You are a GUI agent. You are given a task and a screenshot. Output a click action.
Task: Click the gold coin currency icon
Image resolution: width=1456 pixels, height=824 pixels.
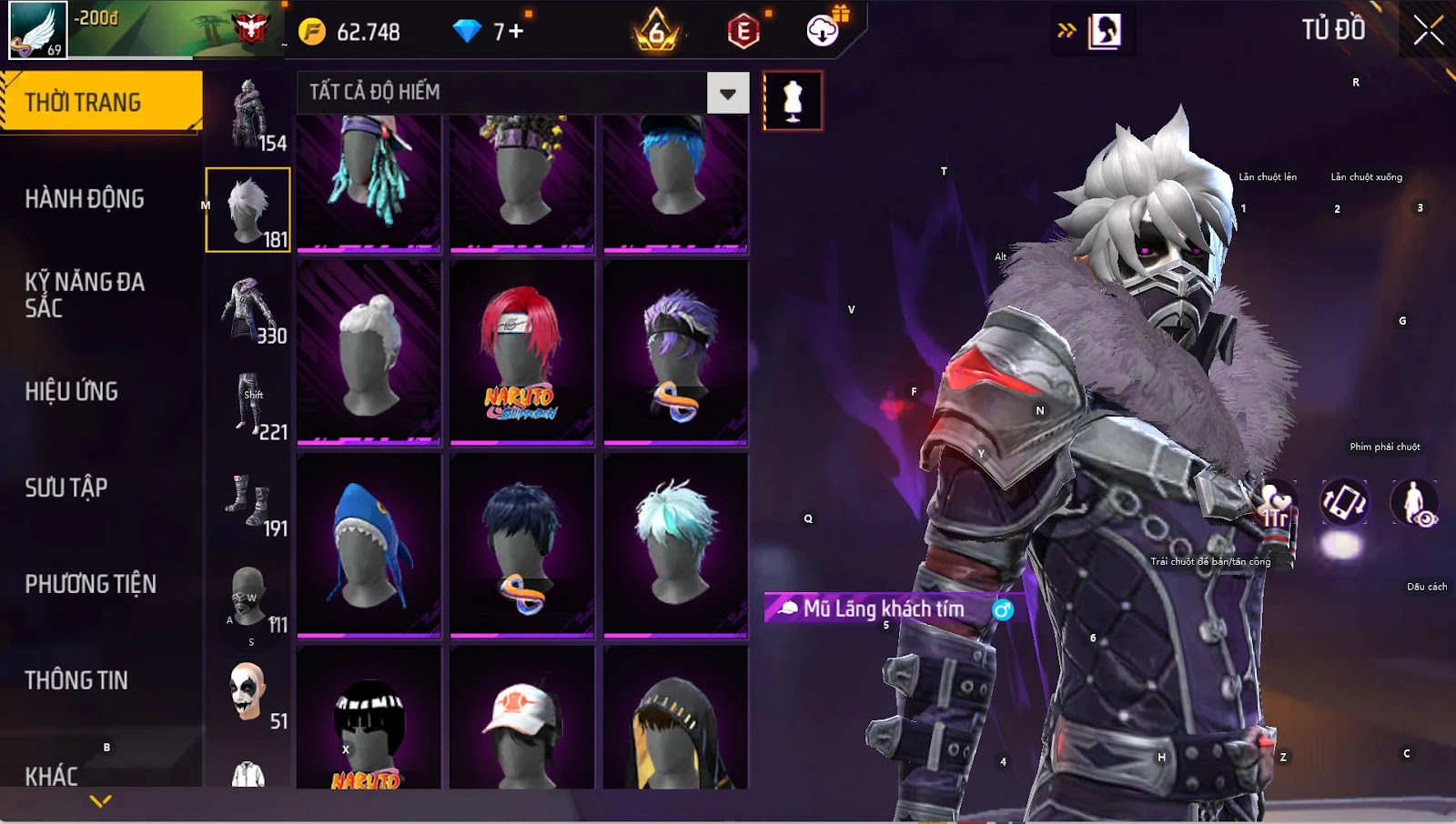312,32
